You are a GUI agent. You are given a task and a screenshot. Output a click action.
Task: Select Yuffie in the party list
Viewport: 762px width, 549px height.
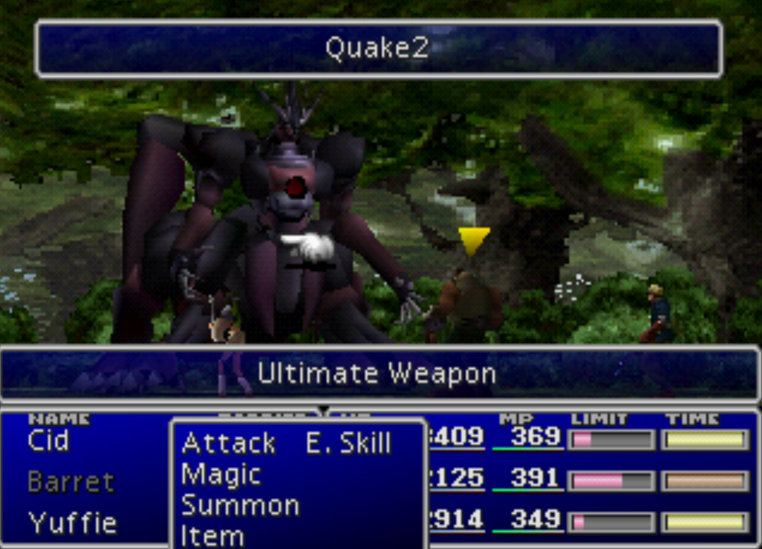click(72, 522)
